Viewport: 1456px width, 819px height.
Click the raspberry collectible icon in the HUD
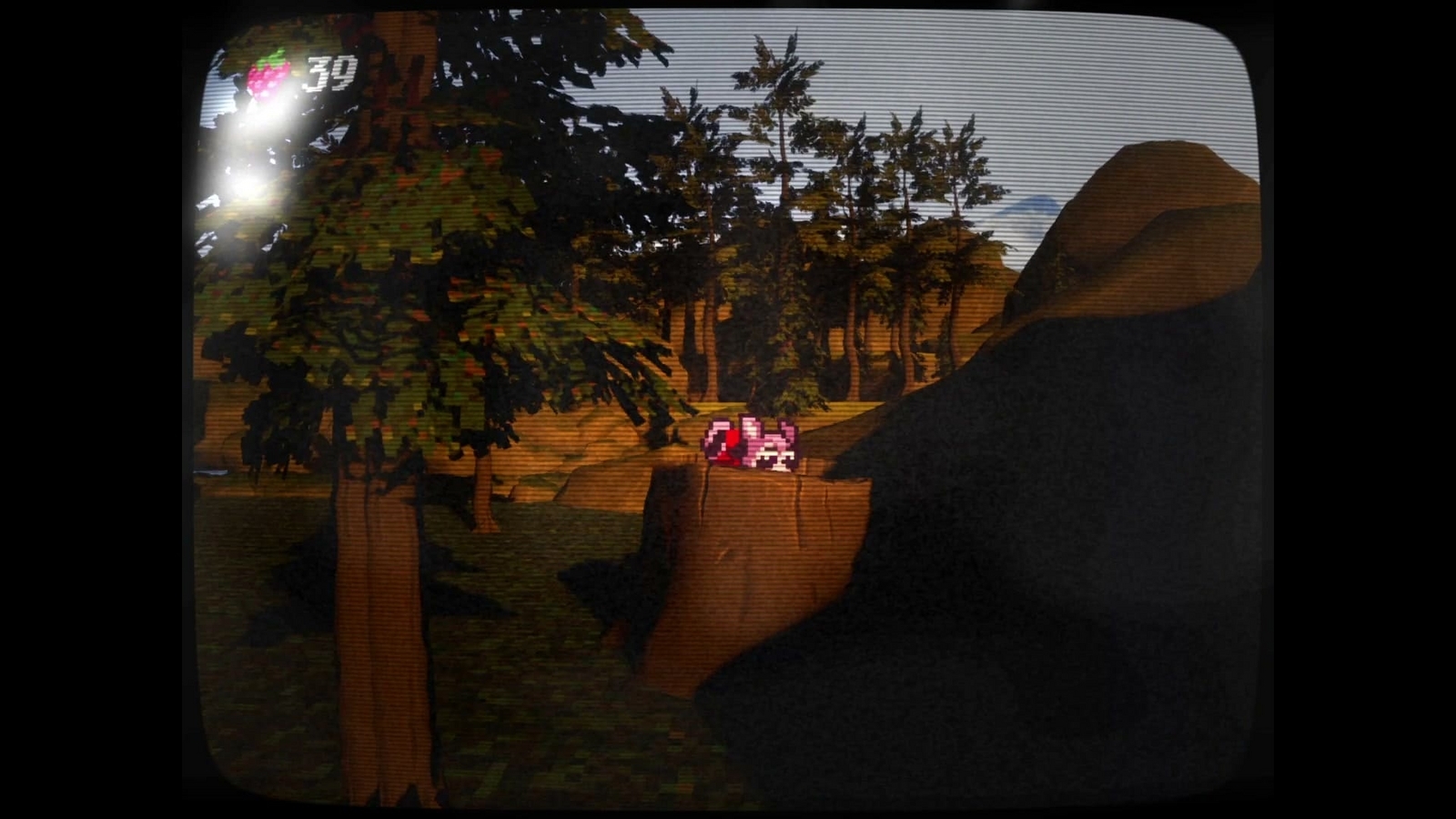click(267, 76)
